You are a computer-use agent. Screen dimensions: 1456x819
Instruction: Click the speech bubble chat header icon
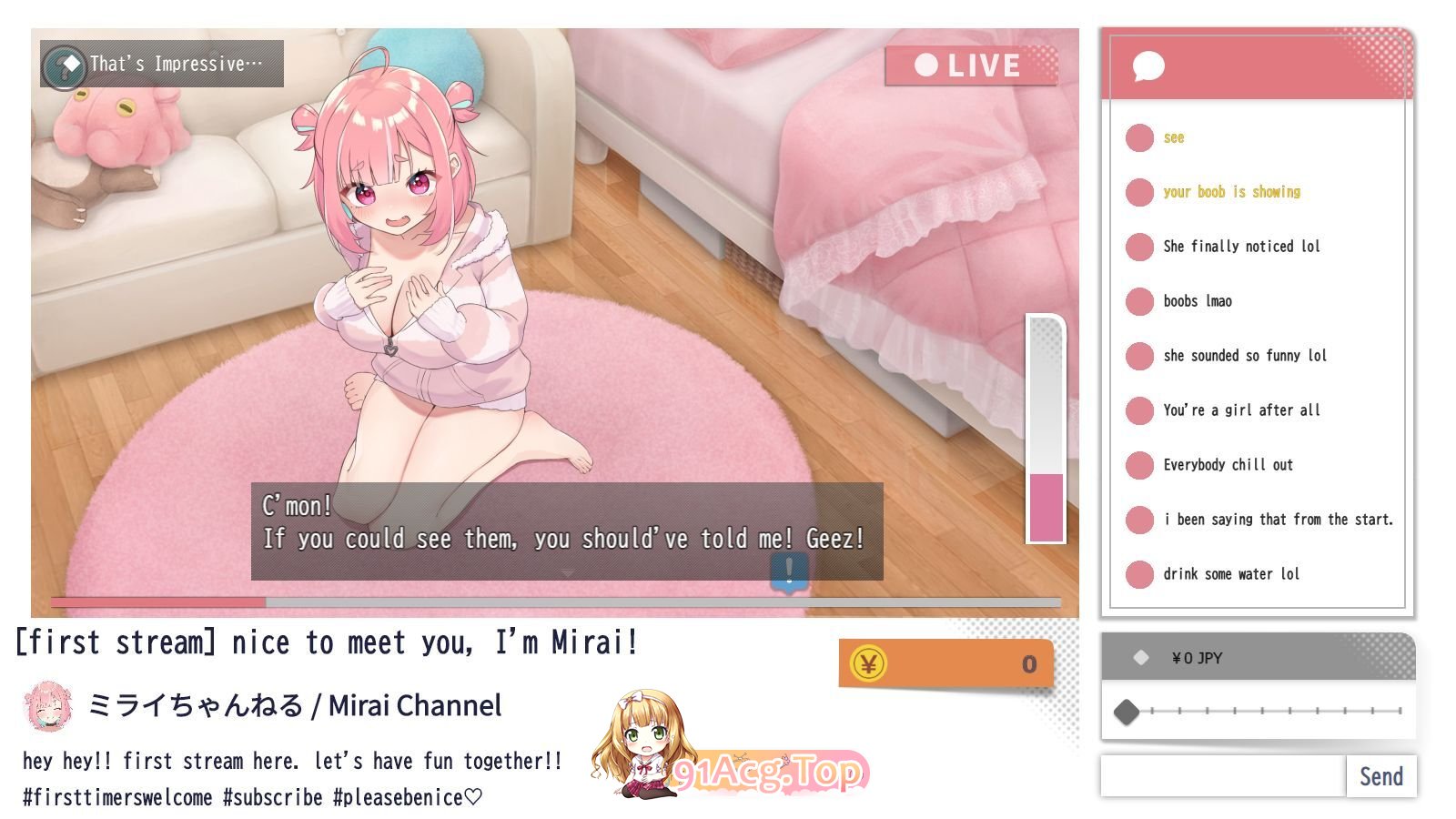click(x=1148, y=66)
